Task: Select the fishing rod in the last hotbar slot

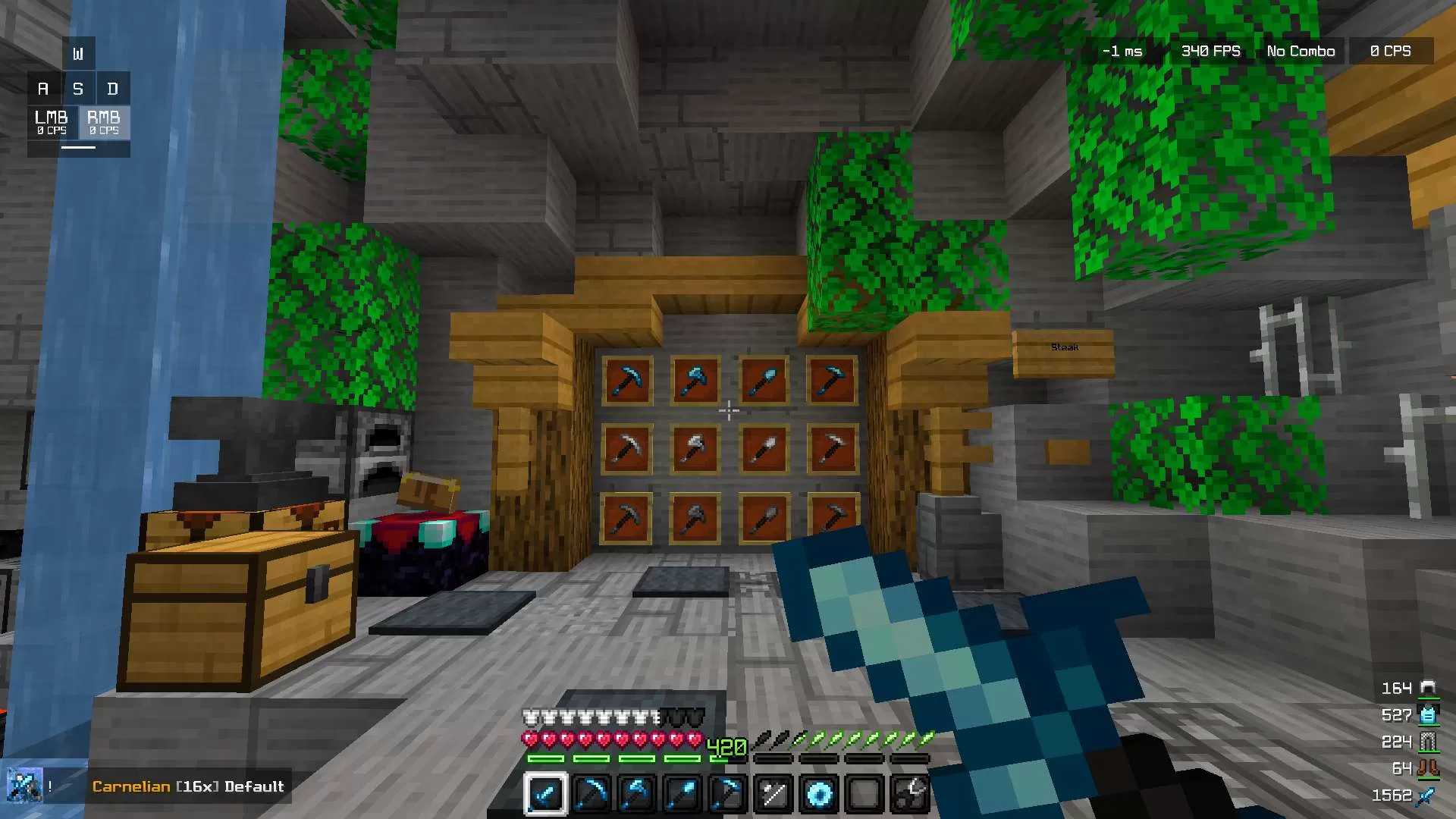Action: coord(910,794)
